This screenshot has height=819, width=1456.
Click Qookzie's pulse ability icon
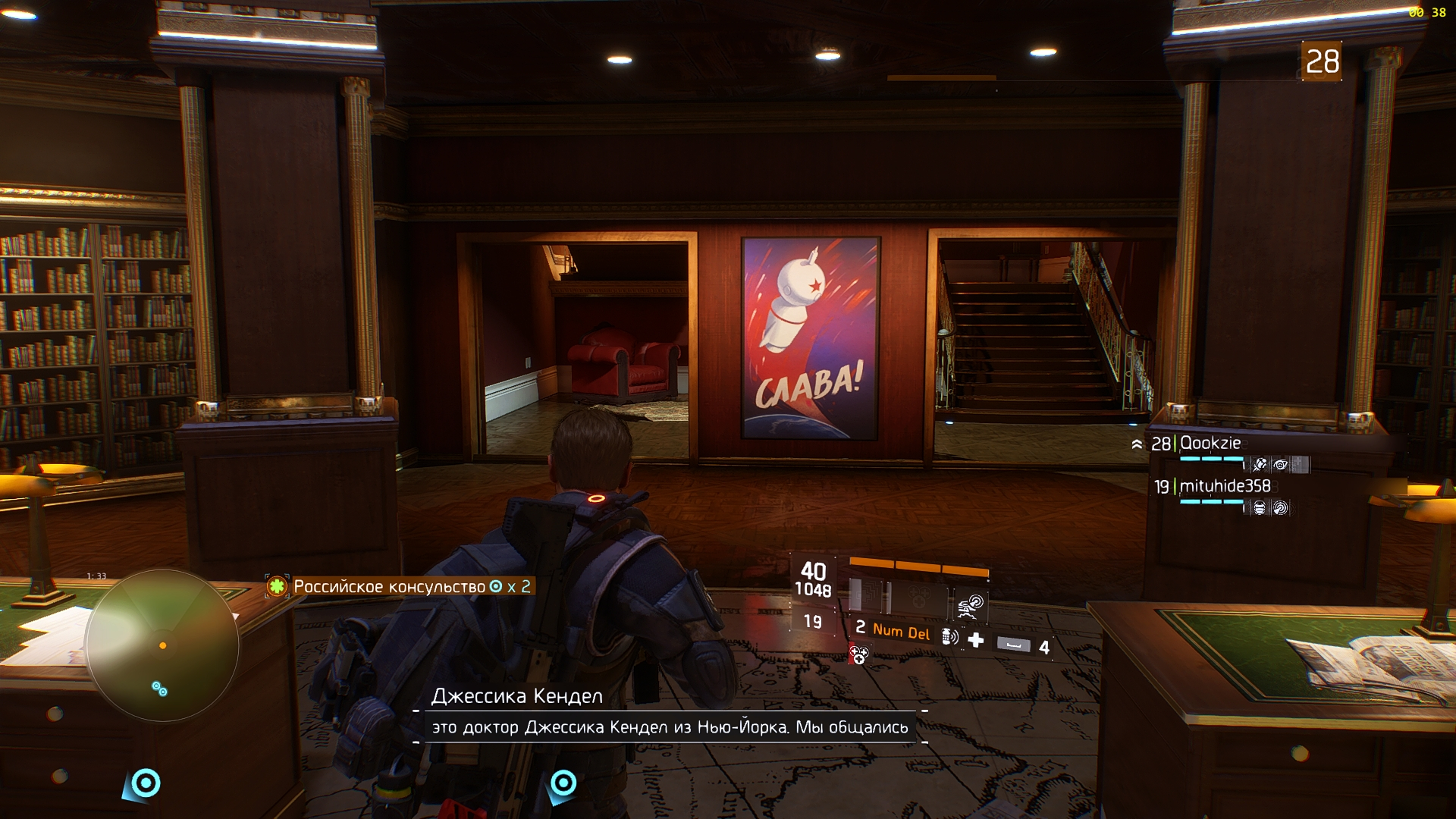point(1261,465)
